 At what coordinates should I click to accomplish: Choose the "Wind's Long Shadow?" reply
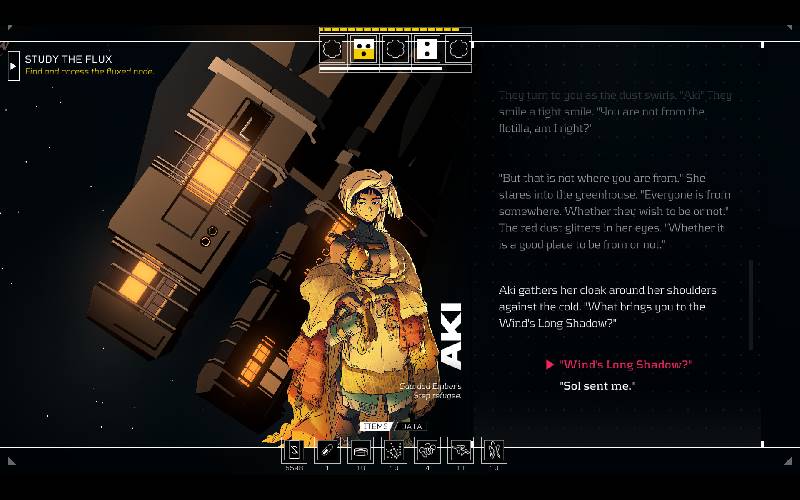coord(625,365)
